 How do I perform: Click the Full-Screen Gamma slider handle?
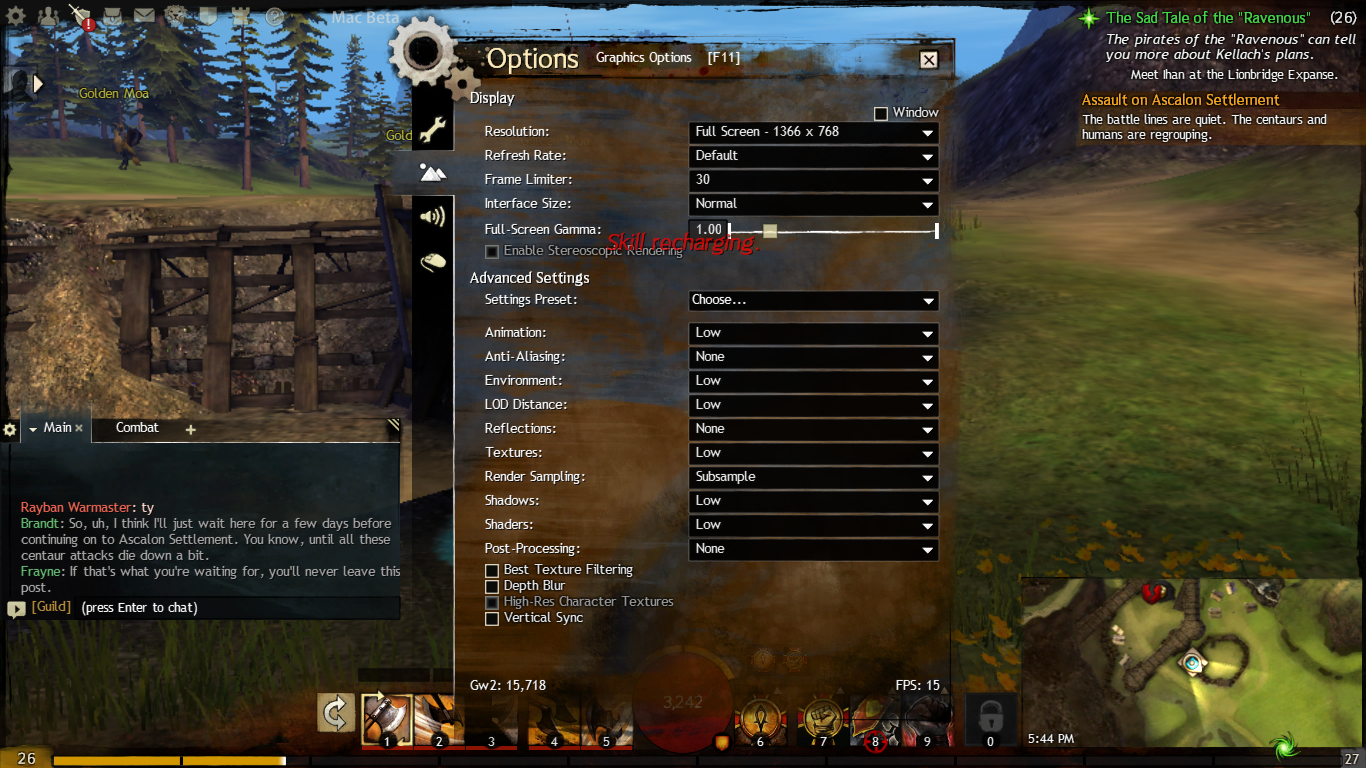pos(769,231)
